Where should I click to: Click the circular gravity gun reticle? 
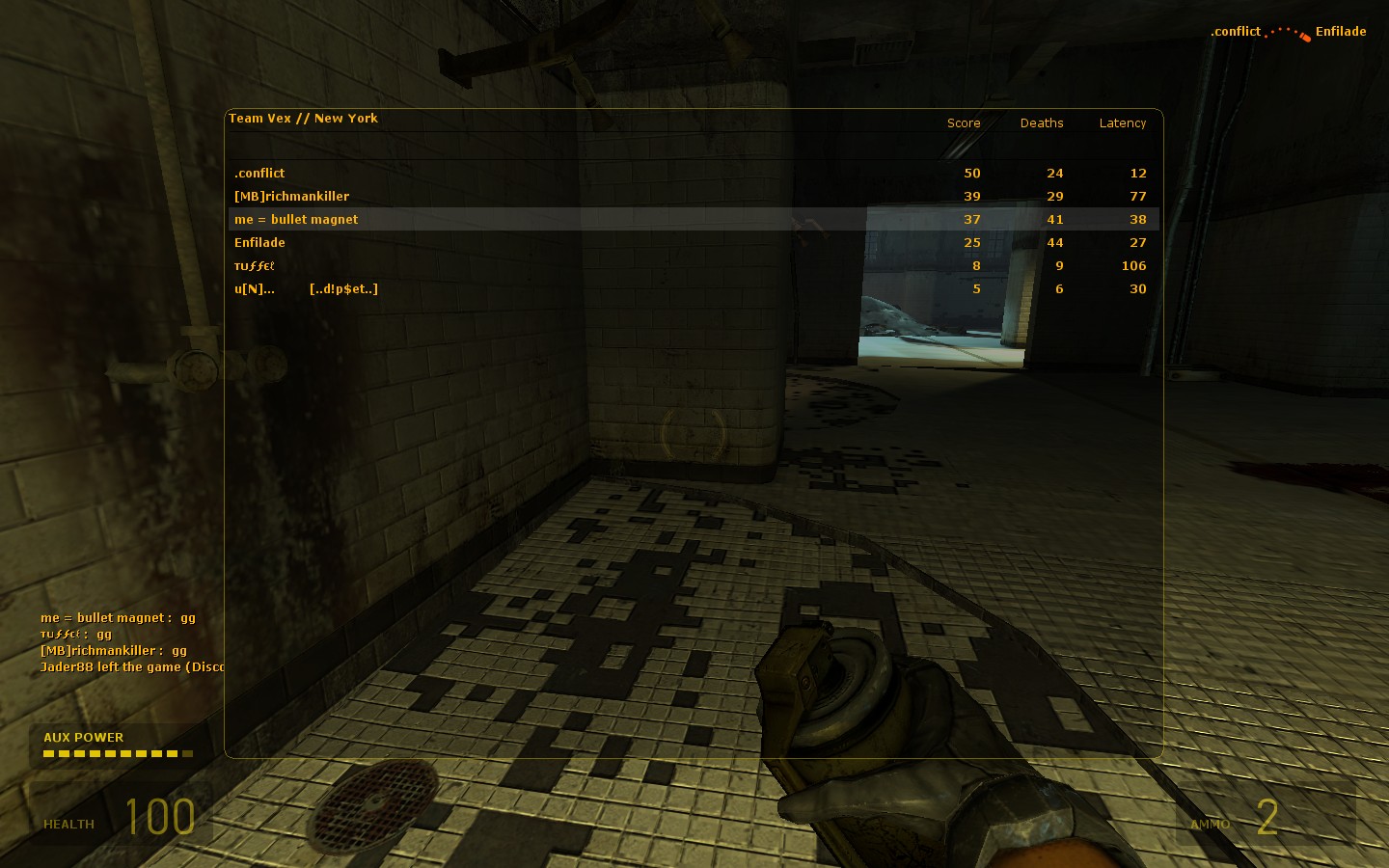coord(693,435)
